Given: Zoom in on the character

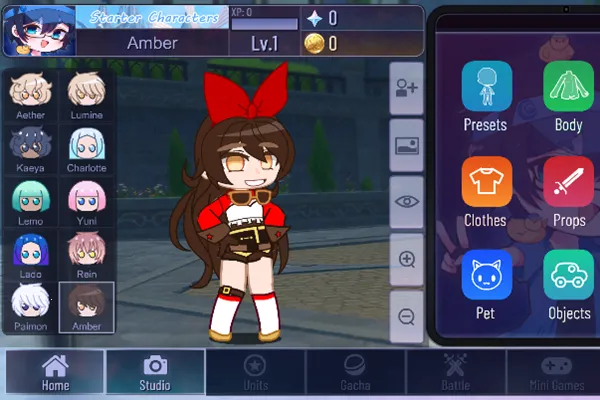Looking at the screenshot, I should pyautogui.click(x=407, y=259).
